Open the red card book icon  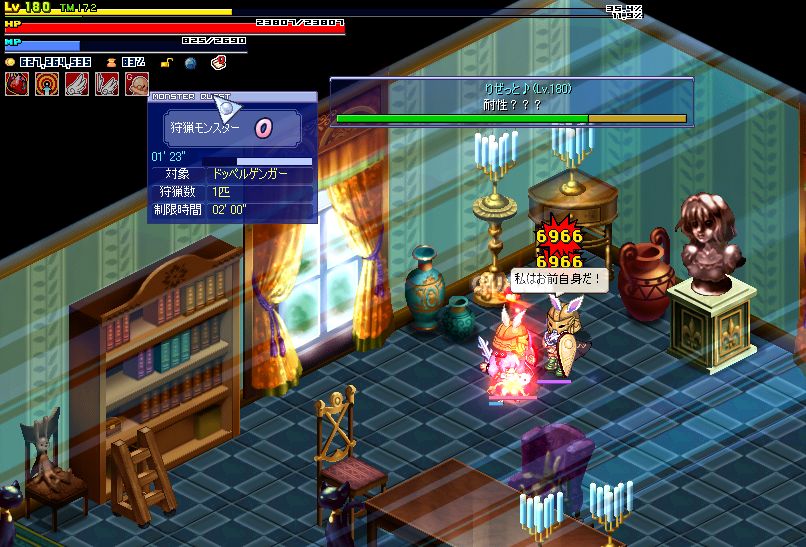coord(218,62)
